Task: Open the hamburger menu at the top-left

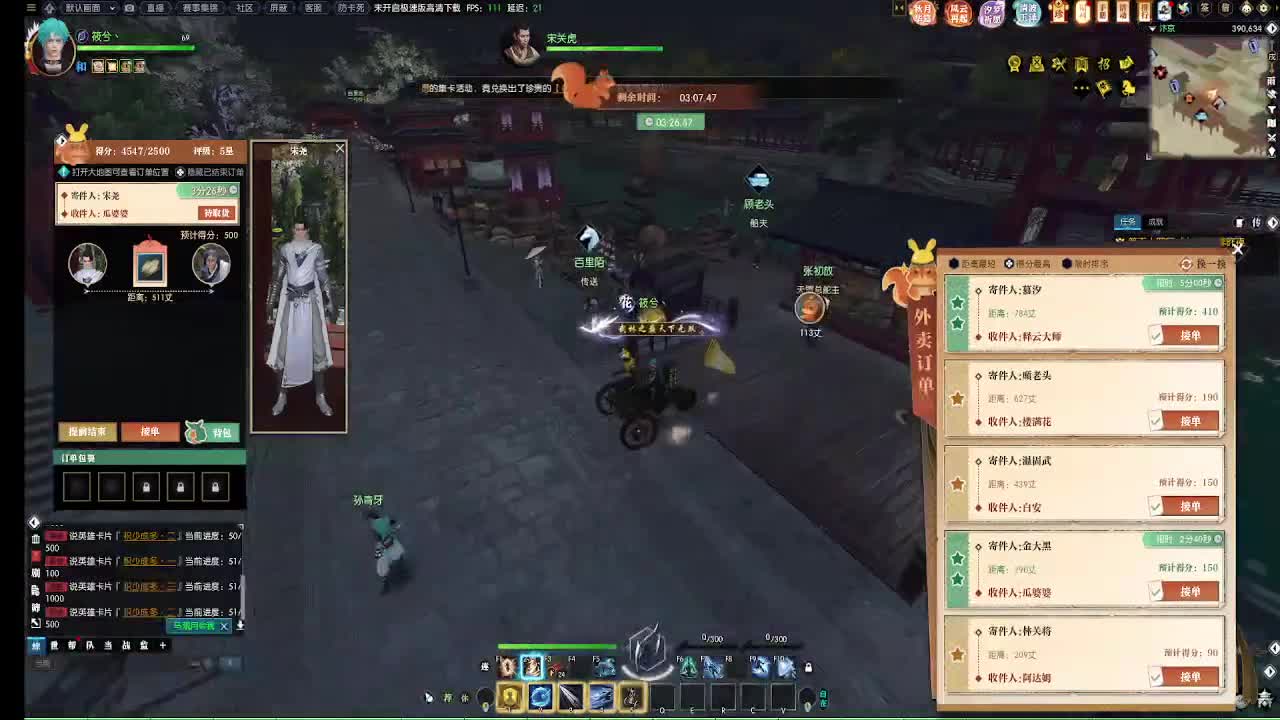Action: point(31,8)
